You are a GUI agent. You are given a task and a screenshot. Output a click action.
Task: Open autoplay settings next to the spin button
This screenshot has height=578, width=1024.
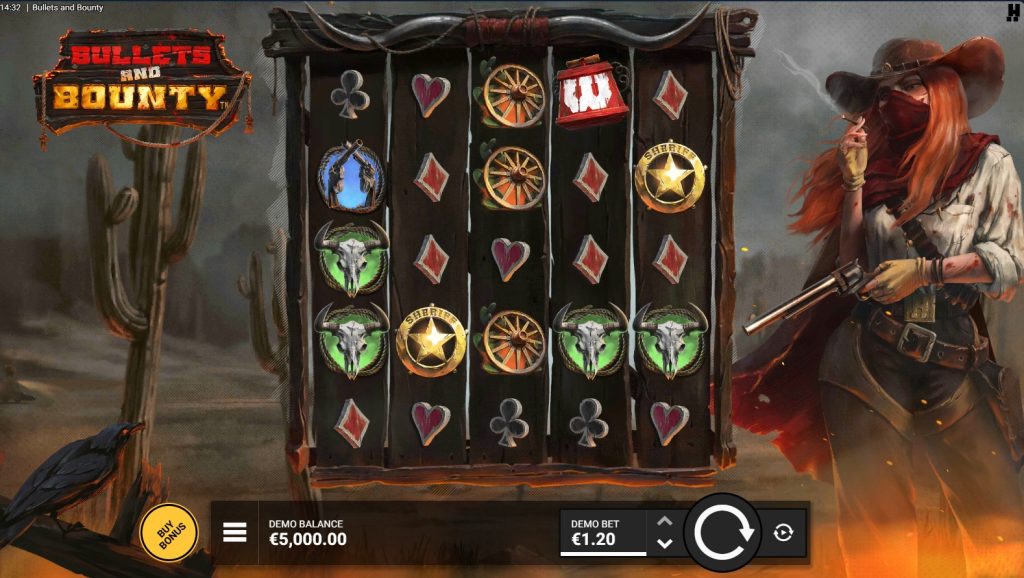coord(784,532)
